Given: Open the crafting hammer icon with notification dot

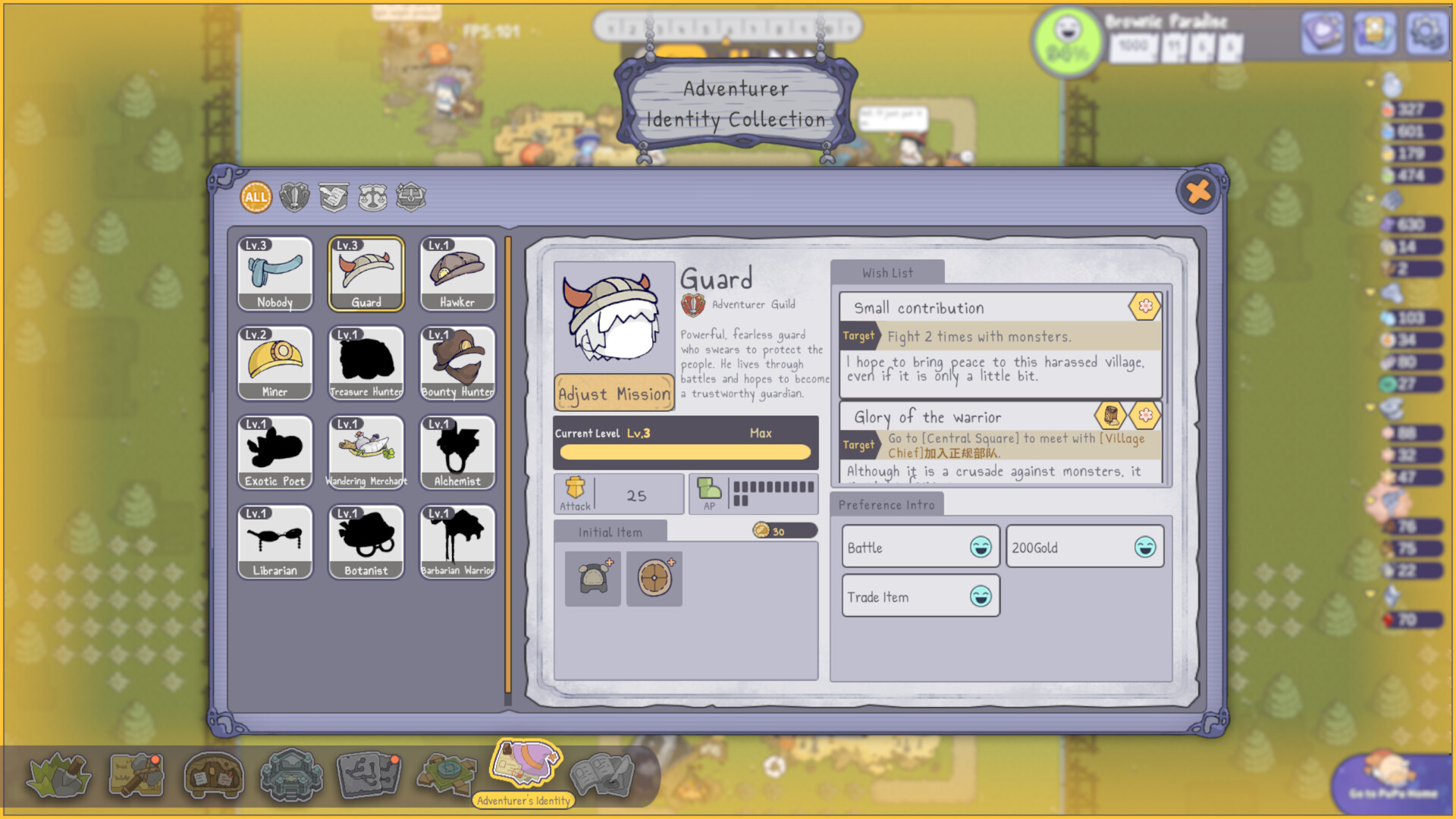Looking at the screenshot, I should click(138, 773).
